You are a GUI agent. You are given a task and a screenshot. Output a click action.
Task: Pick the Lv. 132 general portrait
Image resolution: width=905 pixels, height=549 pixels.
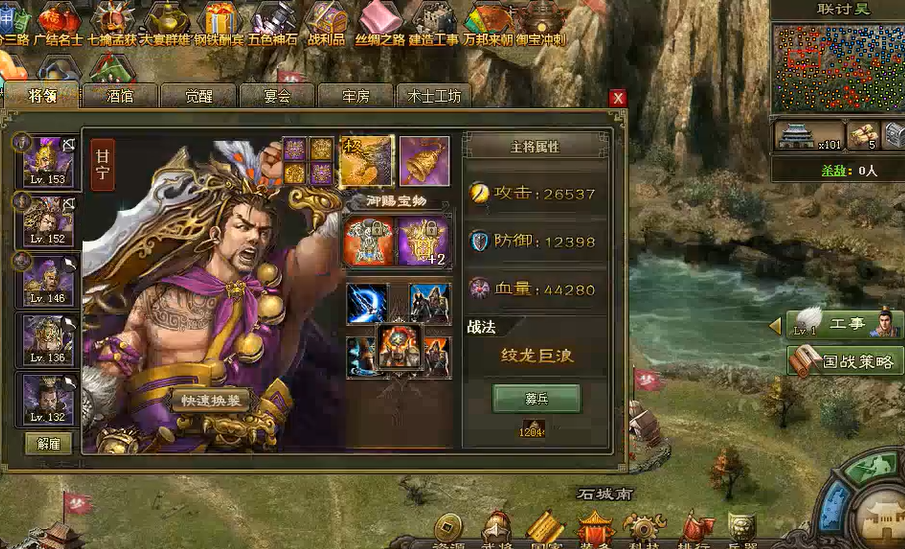pos(48,400)
